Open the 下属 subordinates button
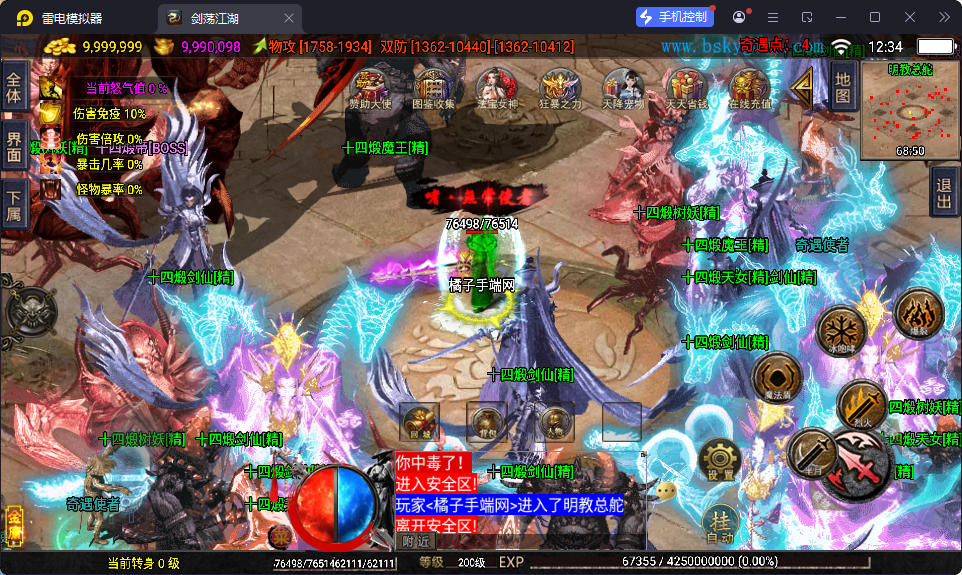Screen dimensions: 962x575 pyautogui.click(x=14, y=205)
